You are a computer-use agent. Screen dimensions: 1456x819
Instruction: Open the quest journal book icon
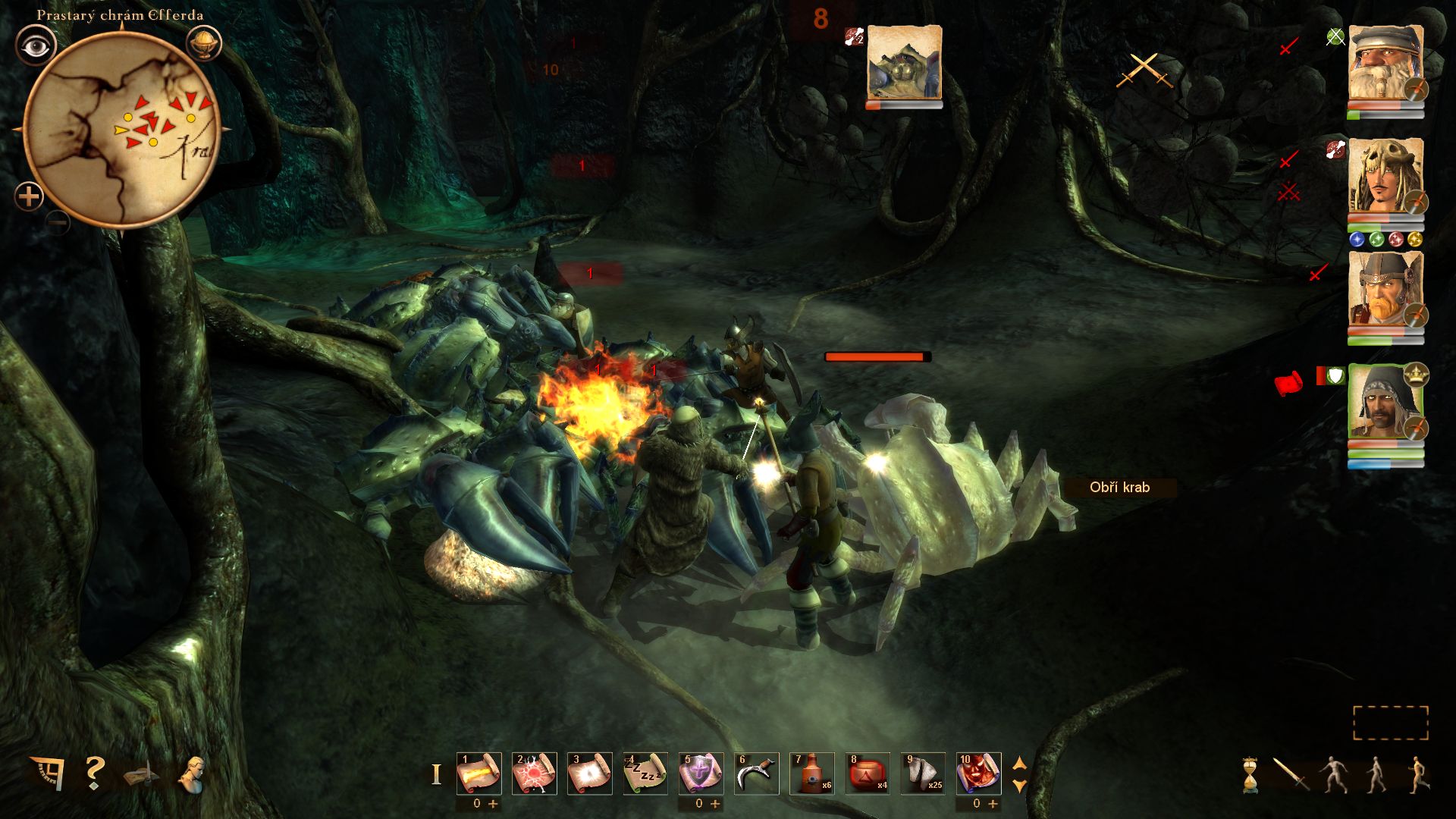coord(143,775)
